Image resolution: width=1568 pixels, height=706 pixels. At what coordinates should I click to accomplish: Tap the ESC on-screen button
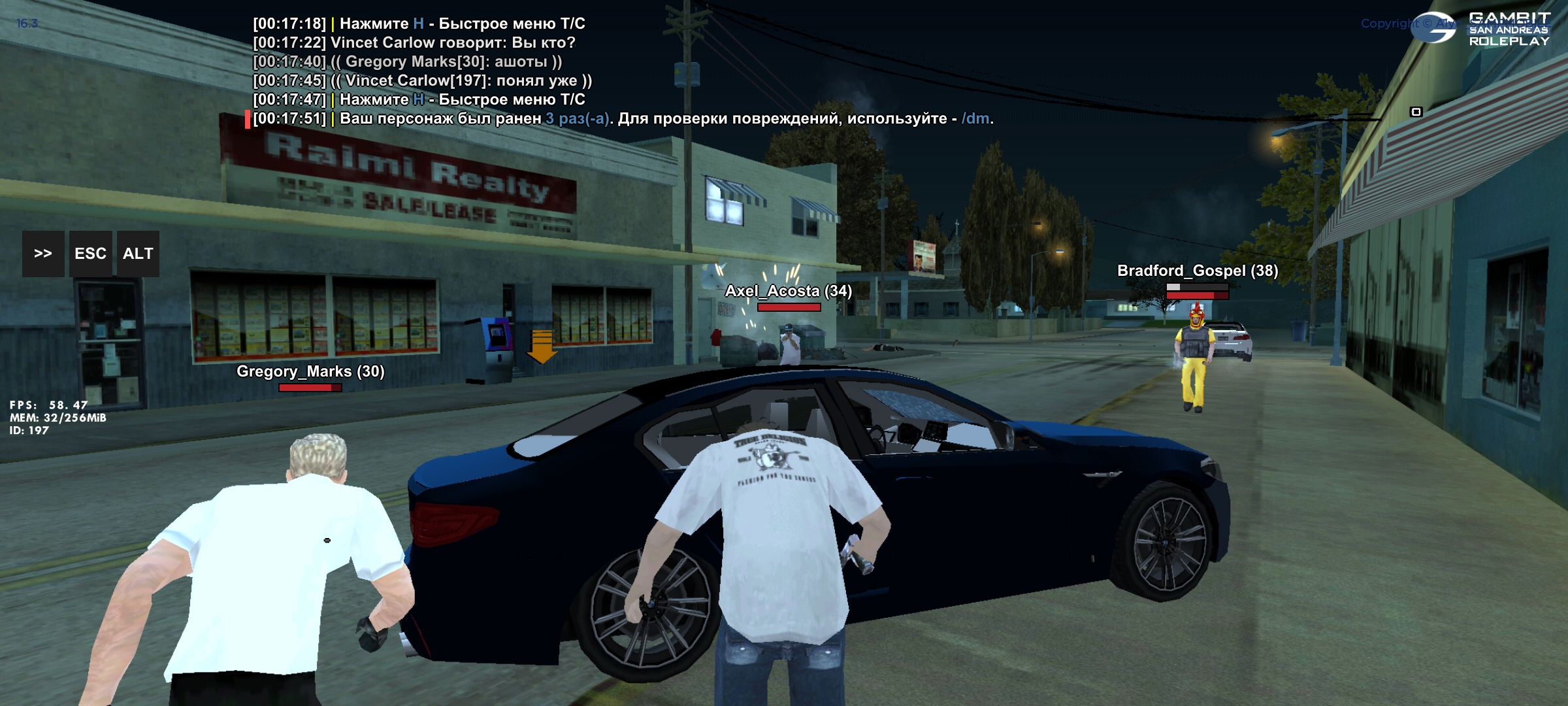pos(90,254)
